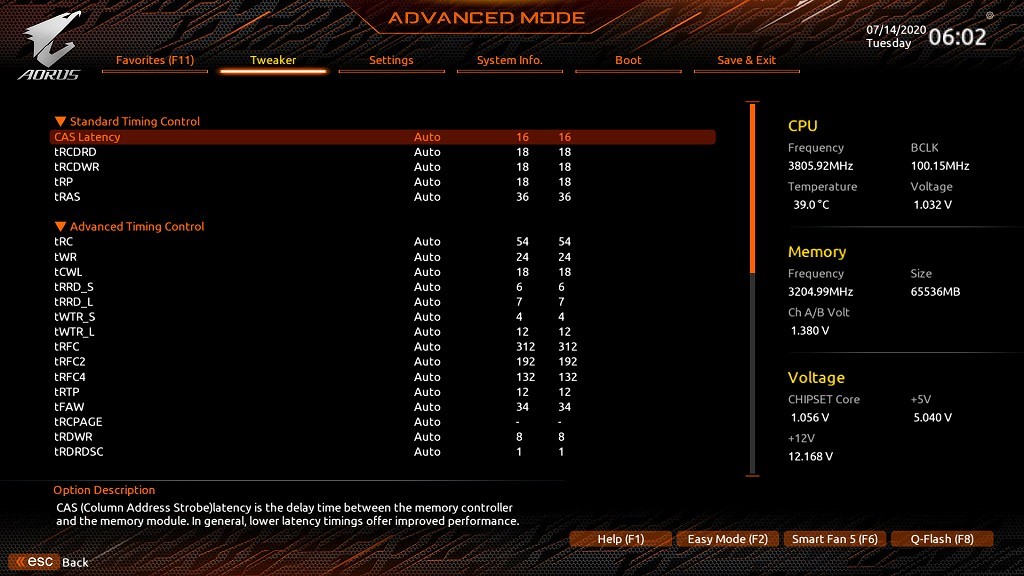Viewport: 1024px width, 576px height.
Task: Open the Settings tab
Action: tap(391, 60)
